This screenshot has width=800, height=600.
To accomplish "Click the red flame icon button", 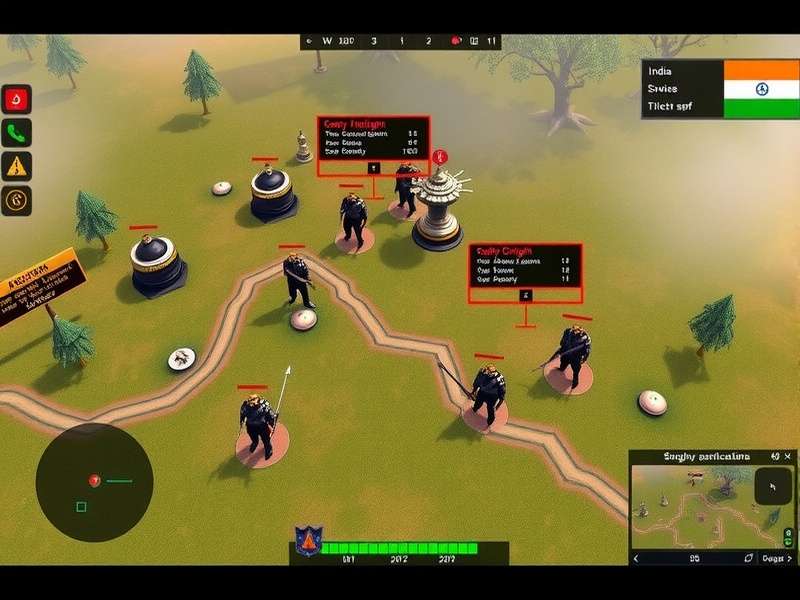I will click(x=17, y=99).
